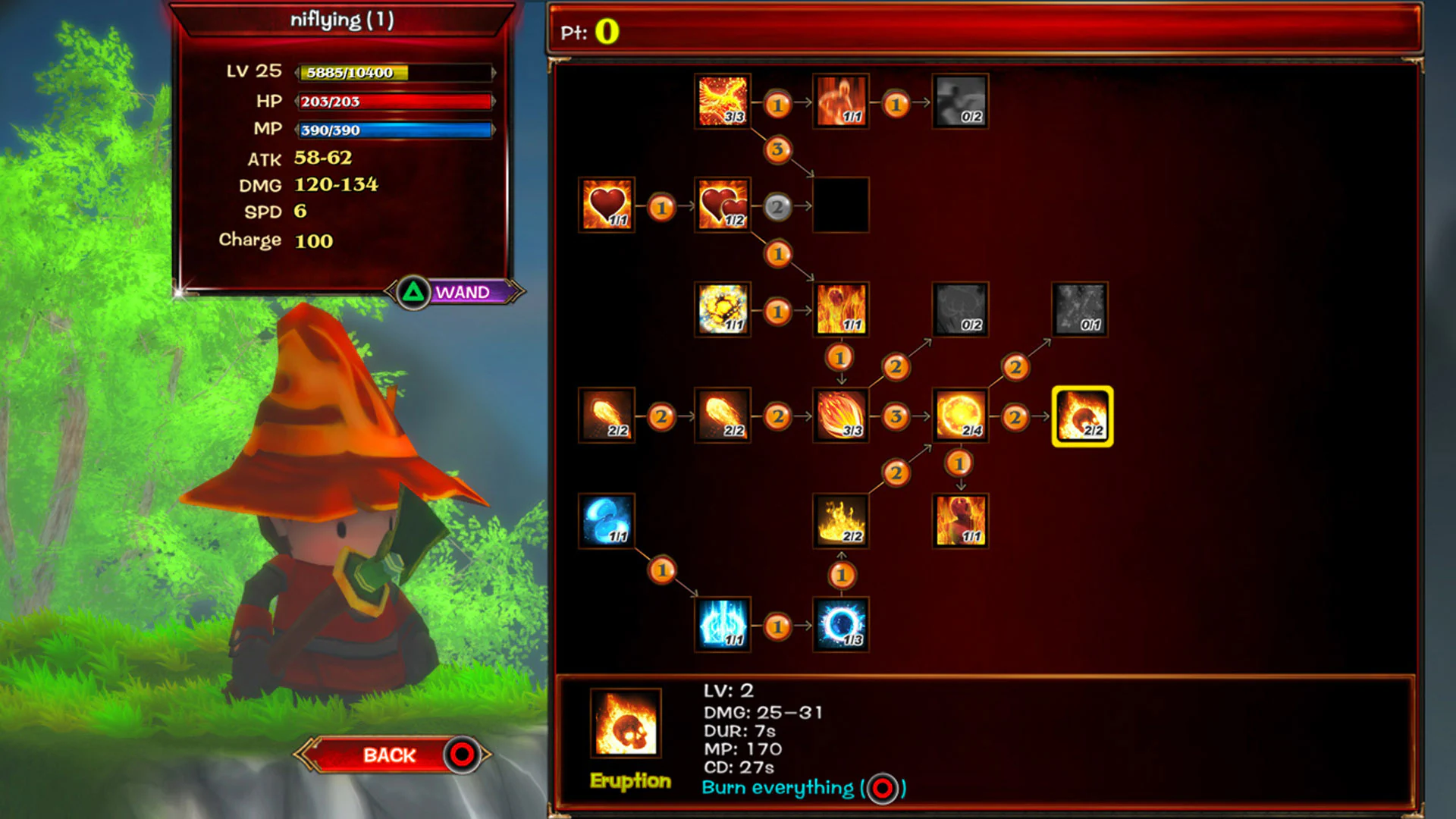Click the blue MP bar
The width and height of the screenshot is (1456, 819).
(x=394, y=129)
